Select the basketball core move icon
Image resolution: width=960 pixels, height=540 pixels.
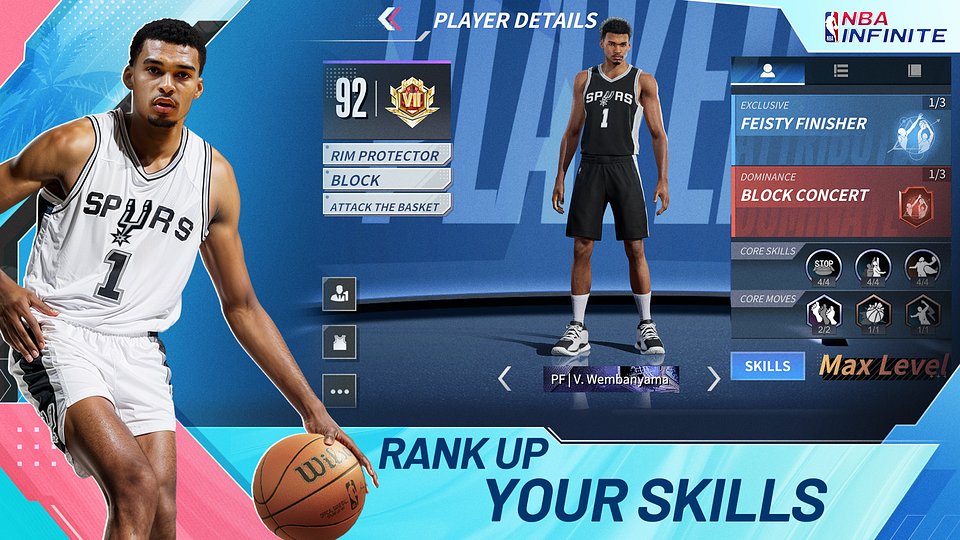point(872,314)
